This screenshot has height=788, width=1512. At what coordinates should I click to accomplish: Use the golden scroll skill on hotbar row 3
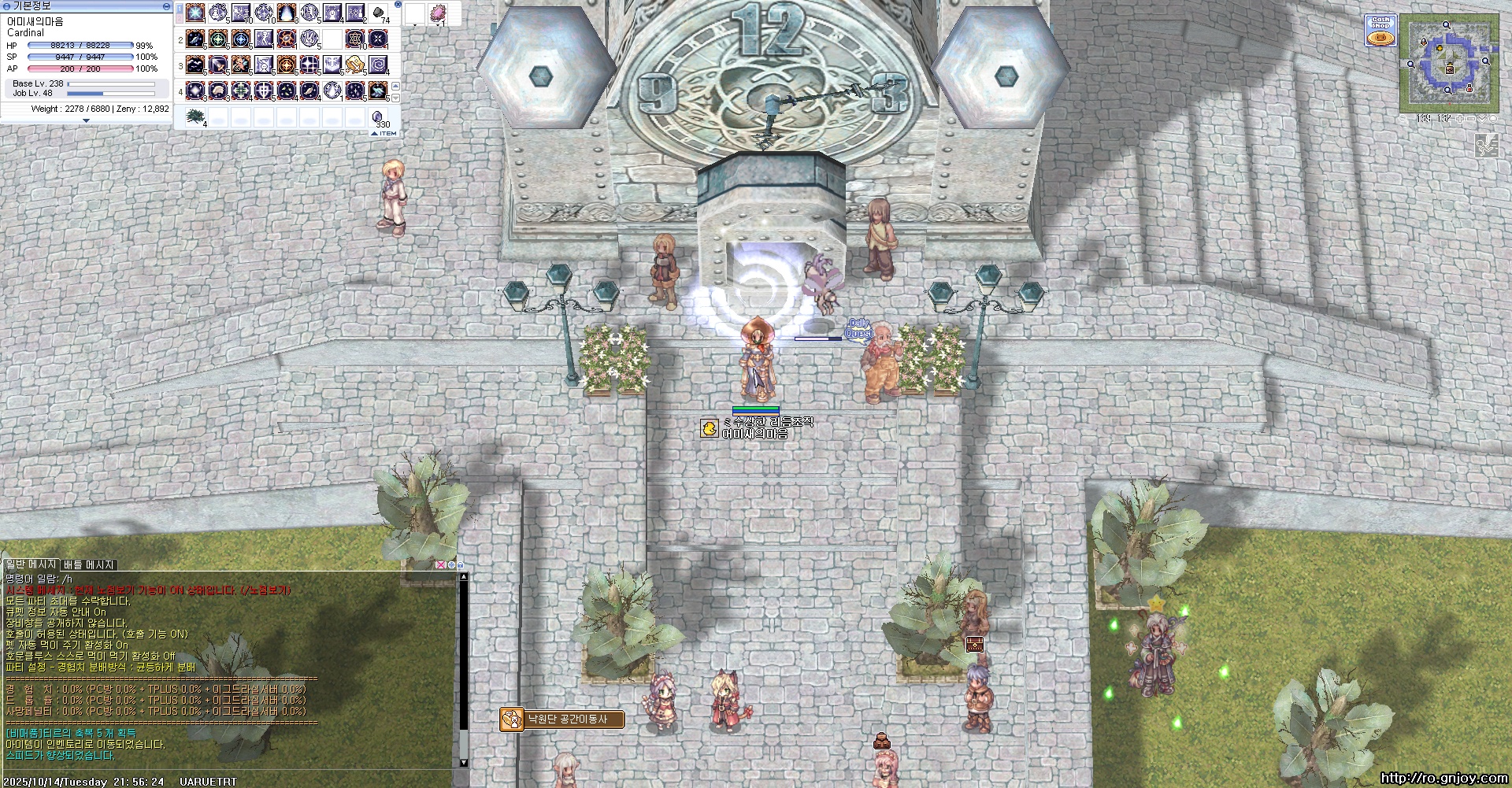pyautogui.click(x=354, y=64)
